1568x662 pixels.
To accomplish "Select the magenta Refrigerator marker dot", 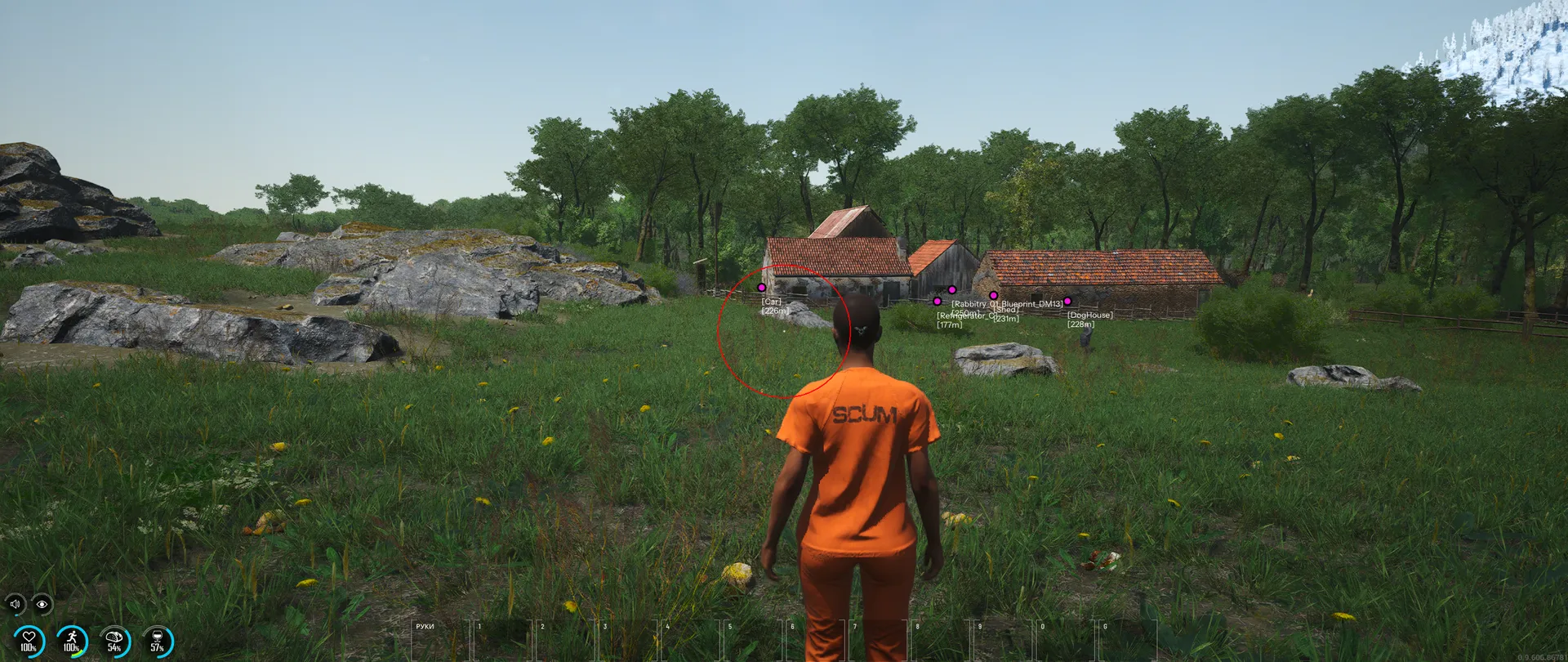I will coord(938,302).
